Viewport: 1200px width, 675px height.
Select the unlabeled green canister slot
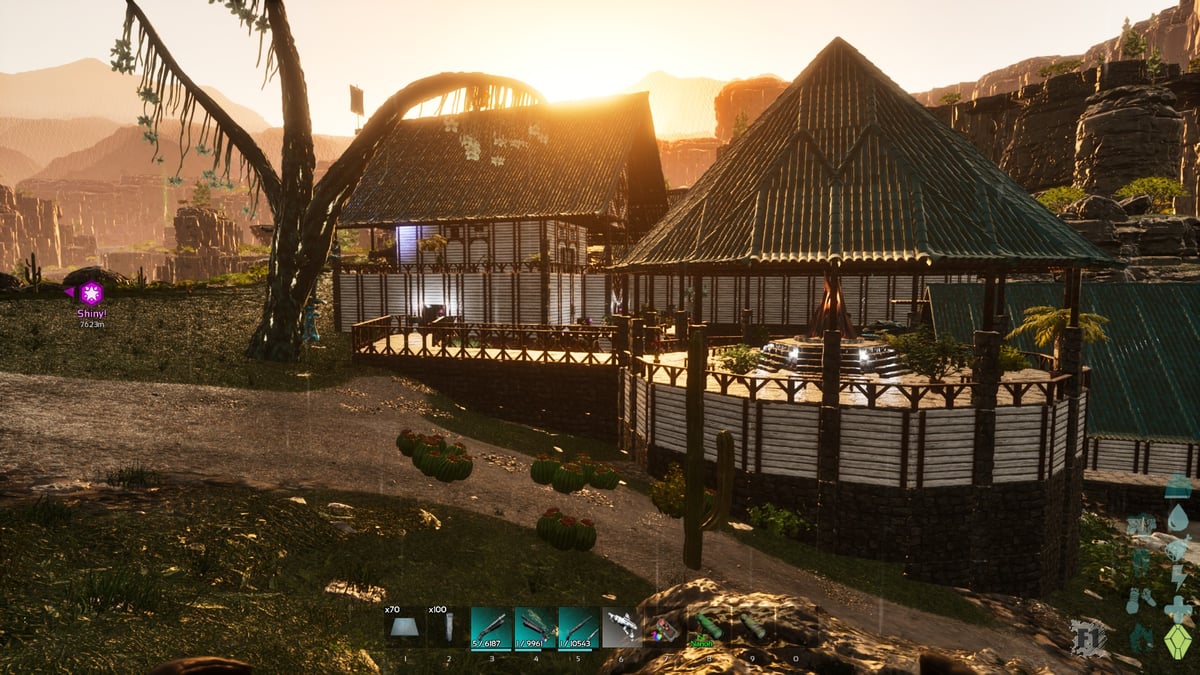tap(752, 628)
